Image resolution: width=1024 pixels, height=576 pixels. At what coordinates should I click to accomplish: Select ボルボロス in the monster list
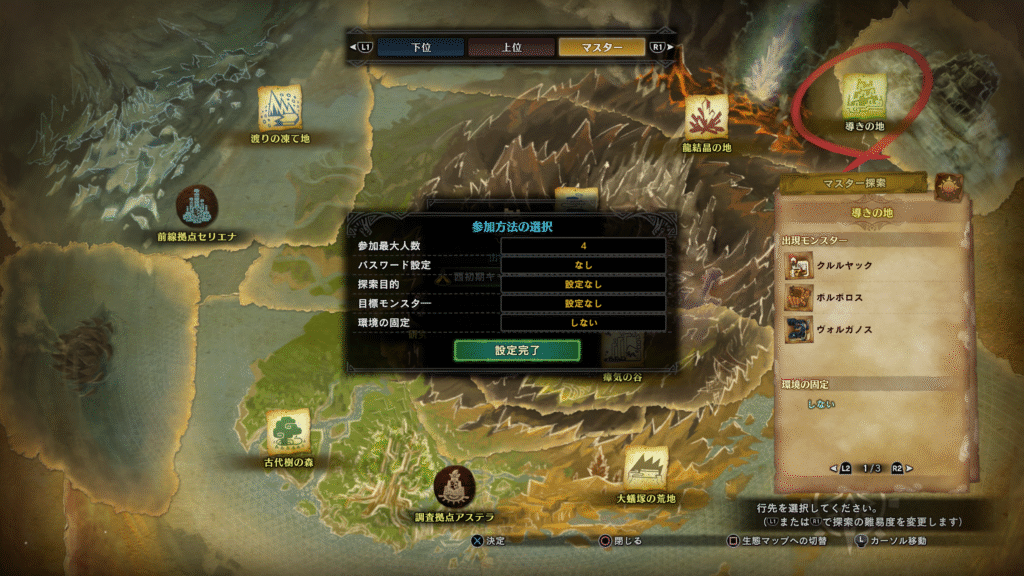click(843, 298)
